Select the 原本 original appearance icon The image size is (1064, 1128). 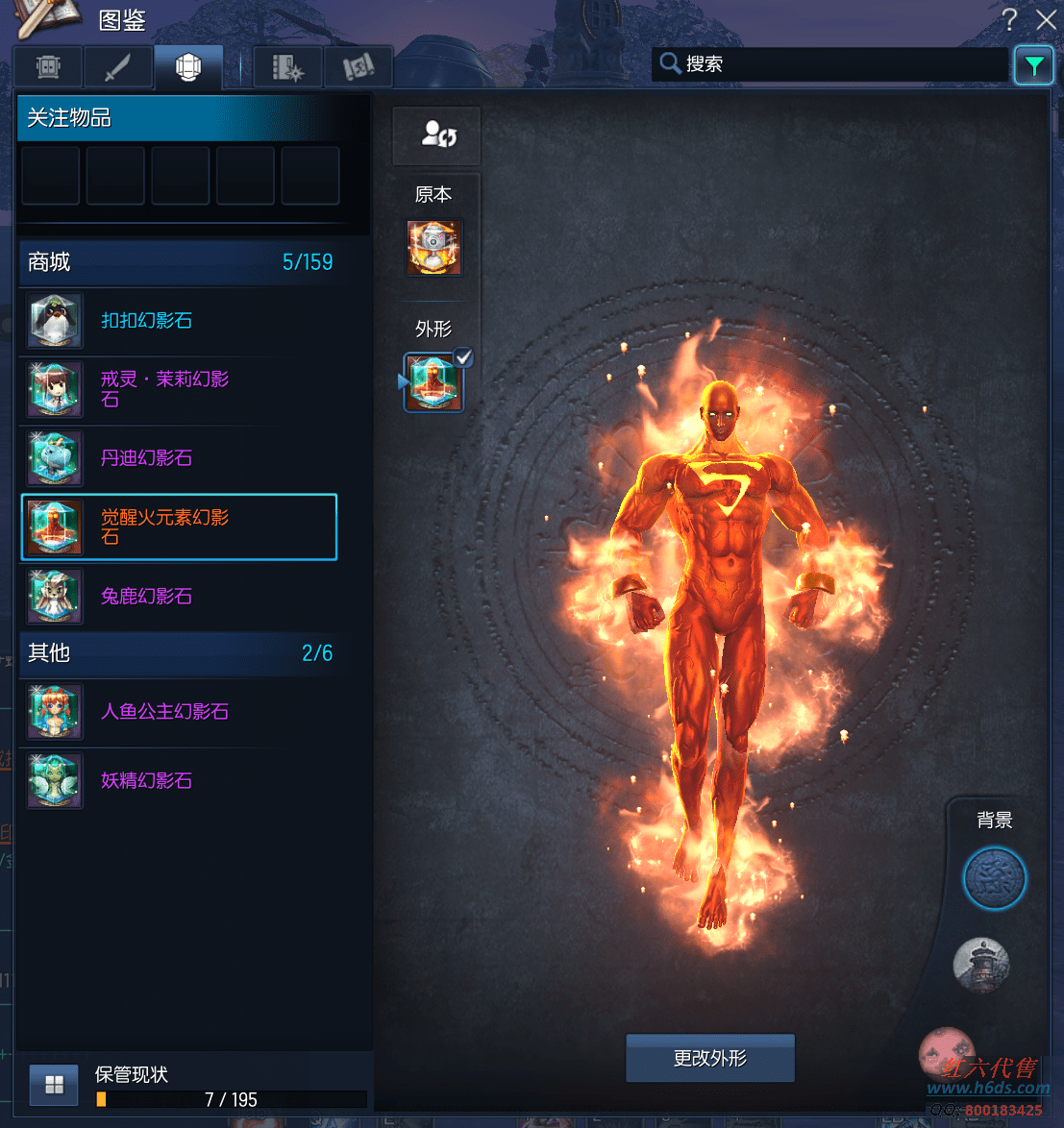[434, 248]
